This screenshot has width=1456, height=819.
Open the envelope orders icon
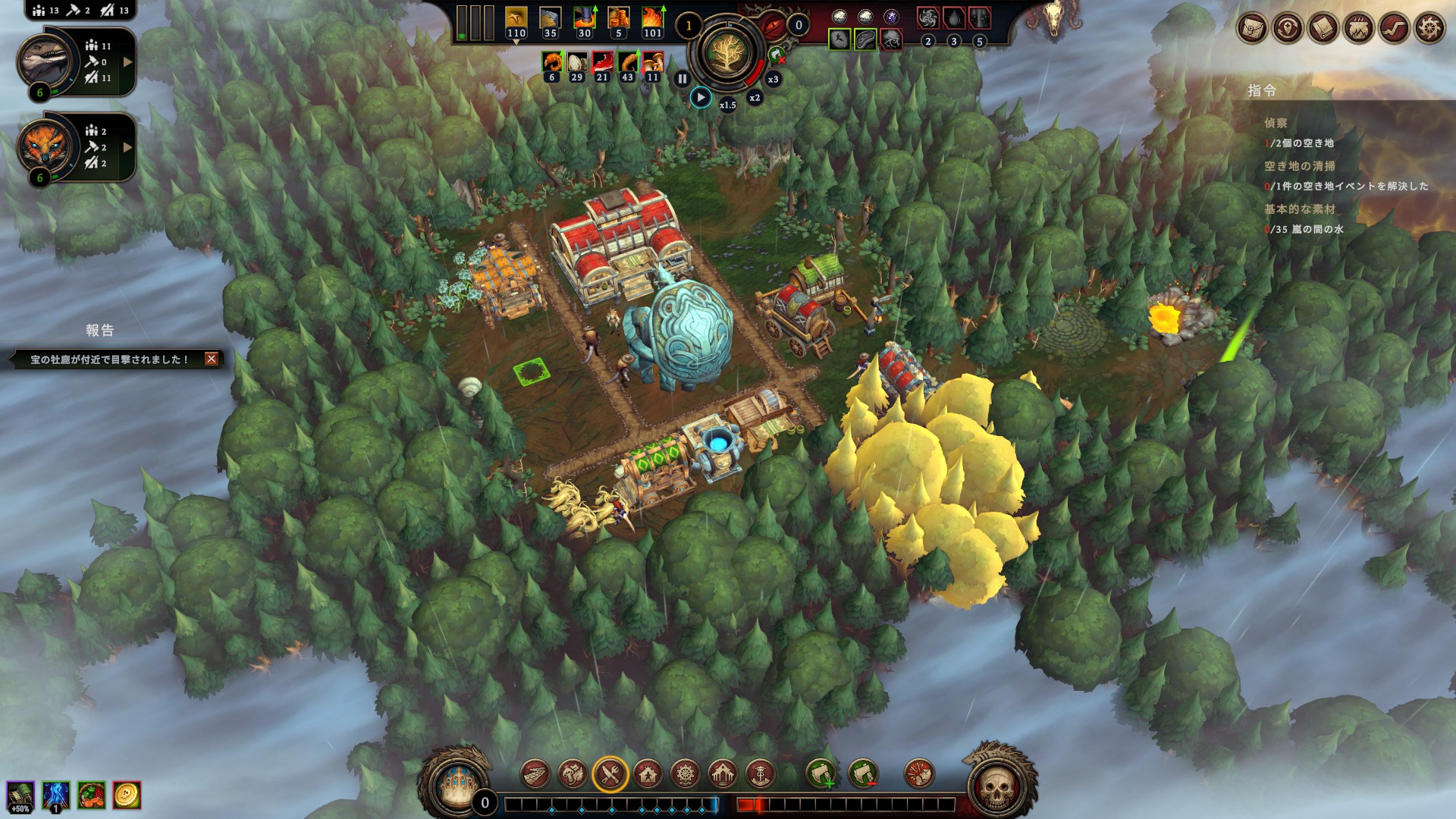[1252, 29]
